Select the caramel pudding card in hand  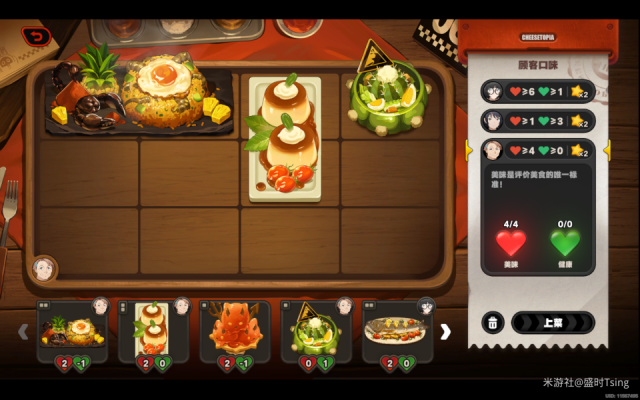coord(154,330)
